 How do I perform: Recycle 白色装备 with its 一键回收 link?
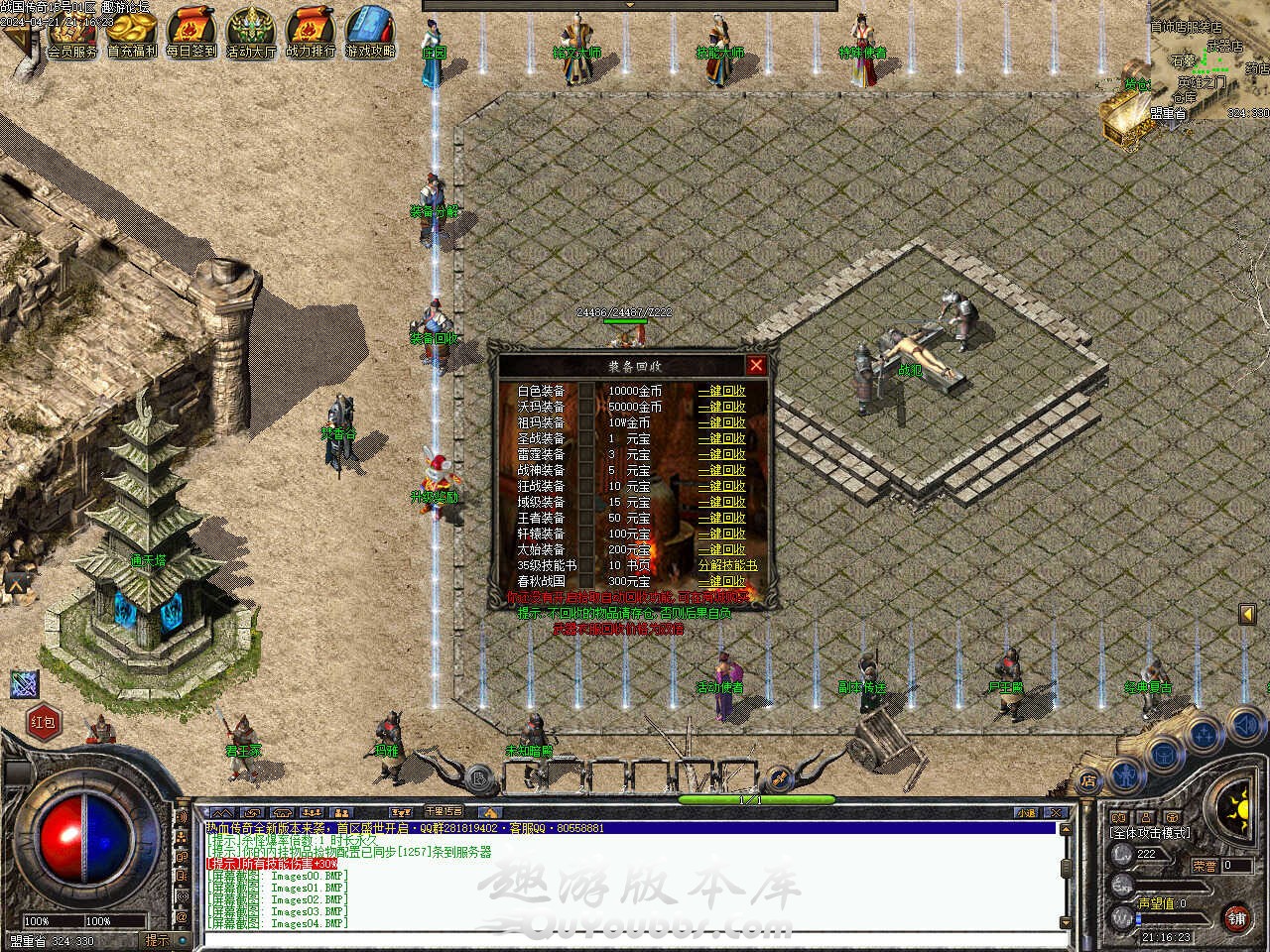(721, 392)
